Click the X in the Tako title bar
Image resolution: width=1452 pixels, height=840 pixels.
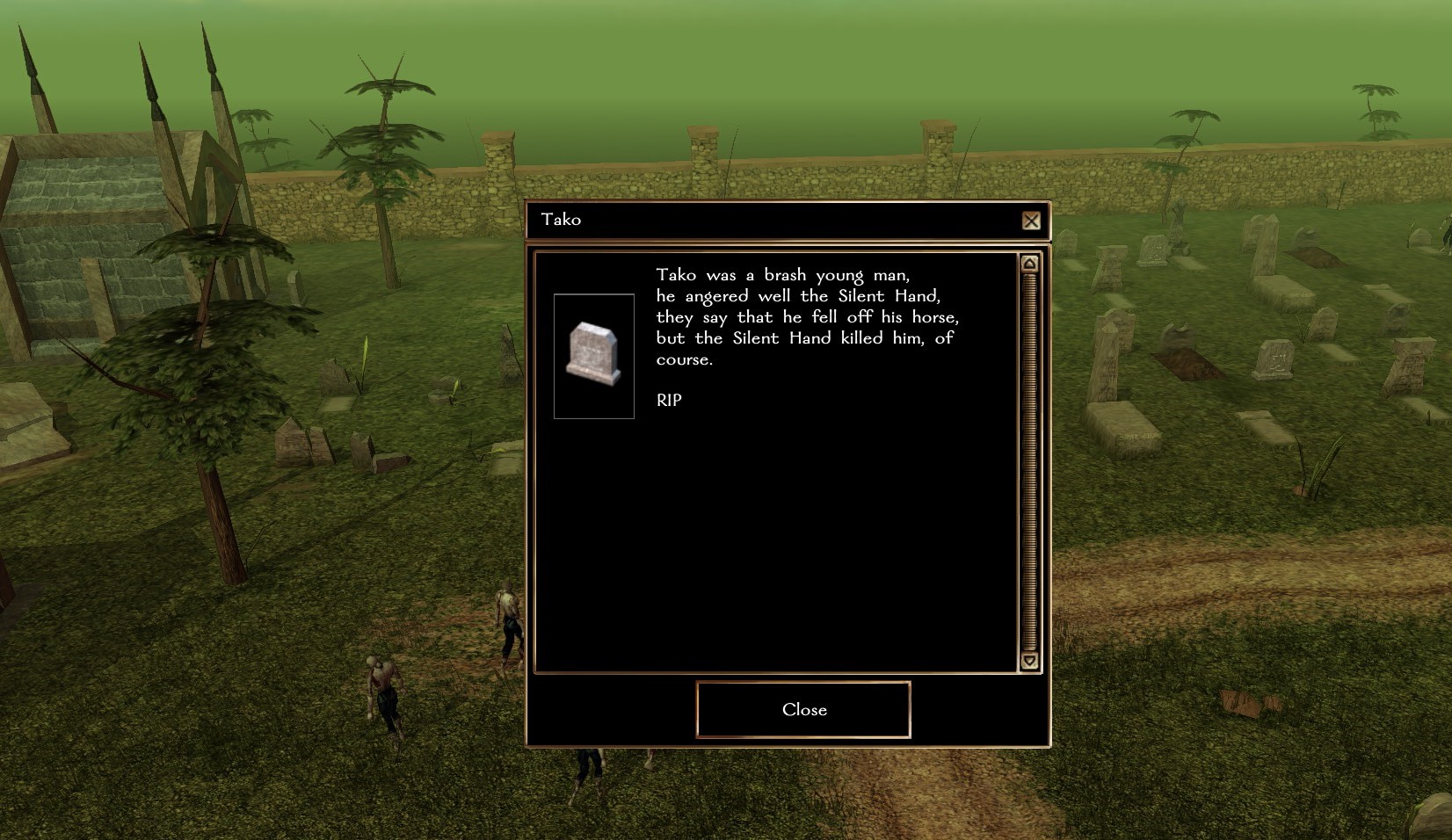coord(1031,221)
